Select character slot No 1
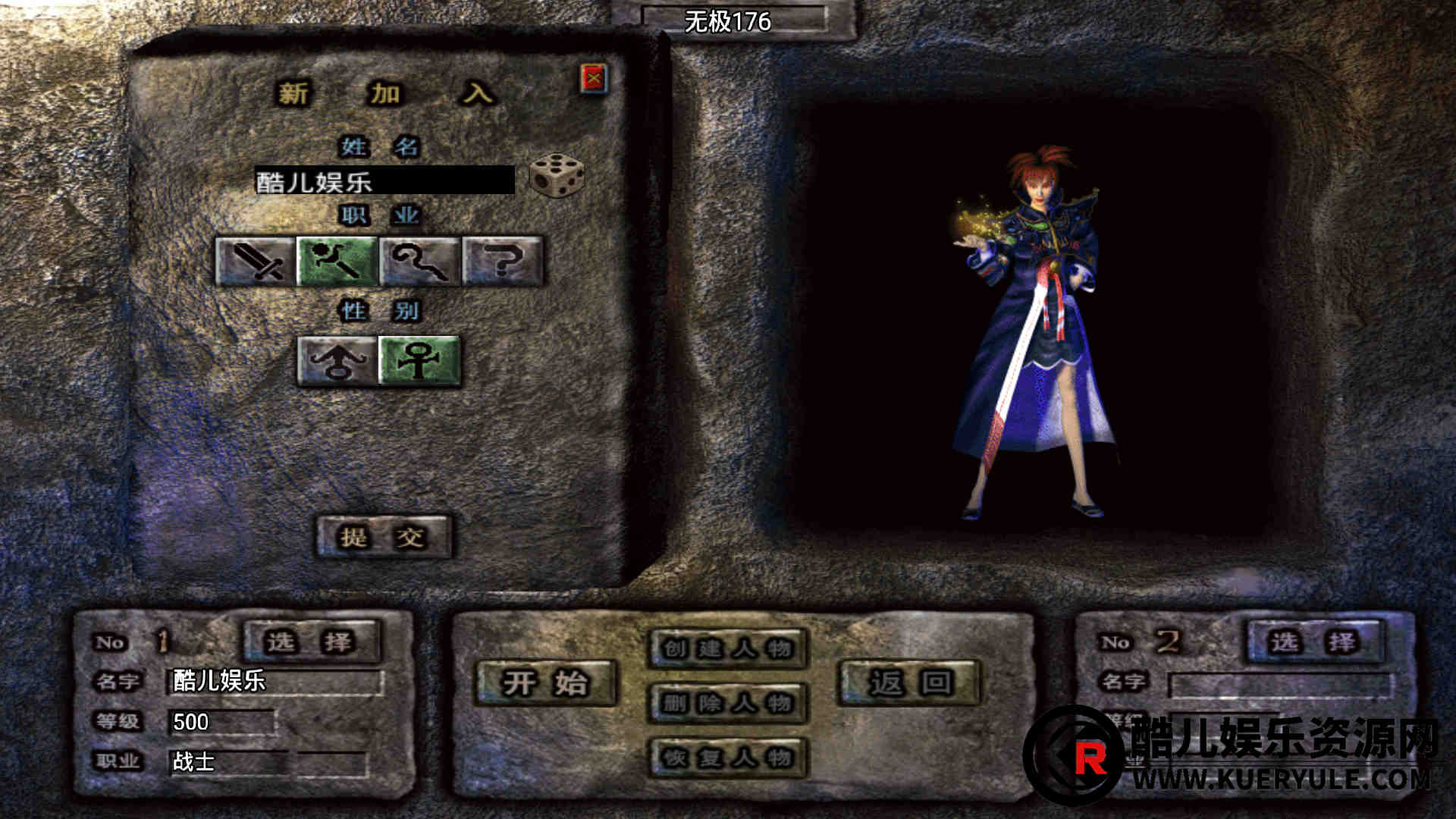This screenshot has height=819, width=1456. point(311,642)
